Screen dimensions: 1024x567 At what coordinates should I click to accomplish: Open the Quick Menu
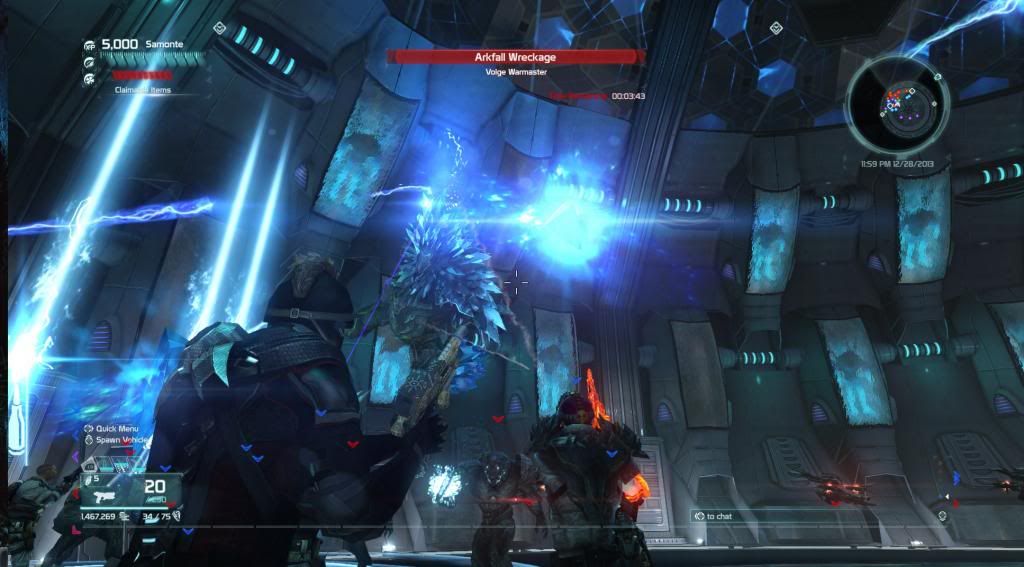coord(118,429)
